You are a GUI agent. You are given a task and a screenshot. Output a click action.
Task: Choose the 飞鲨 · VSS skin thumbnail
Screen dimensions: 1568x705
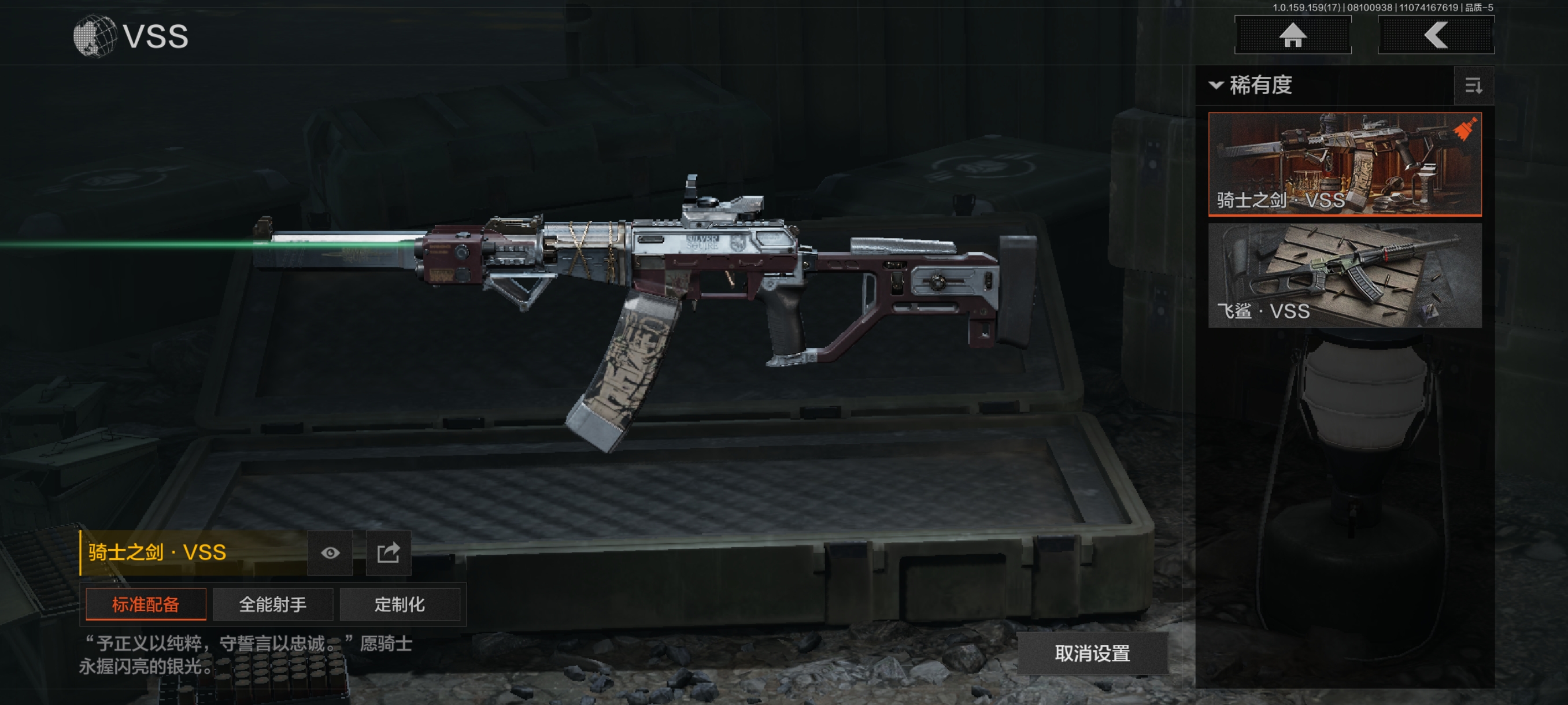[x=1344, y=275]
